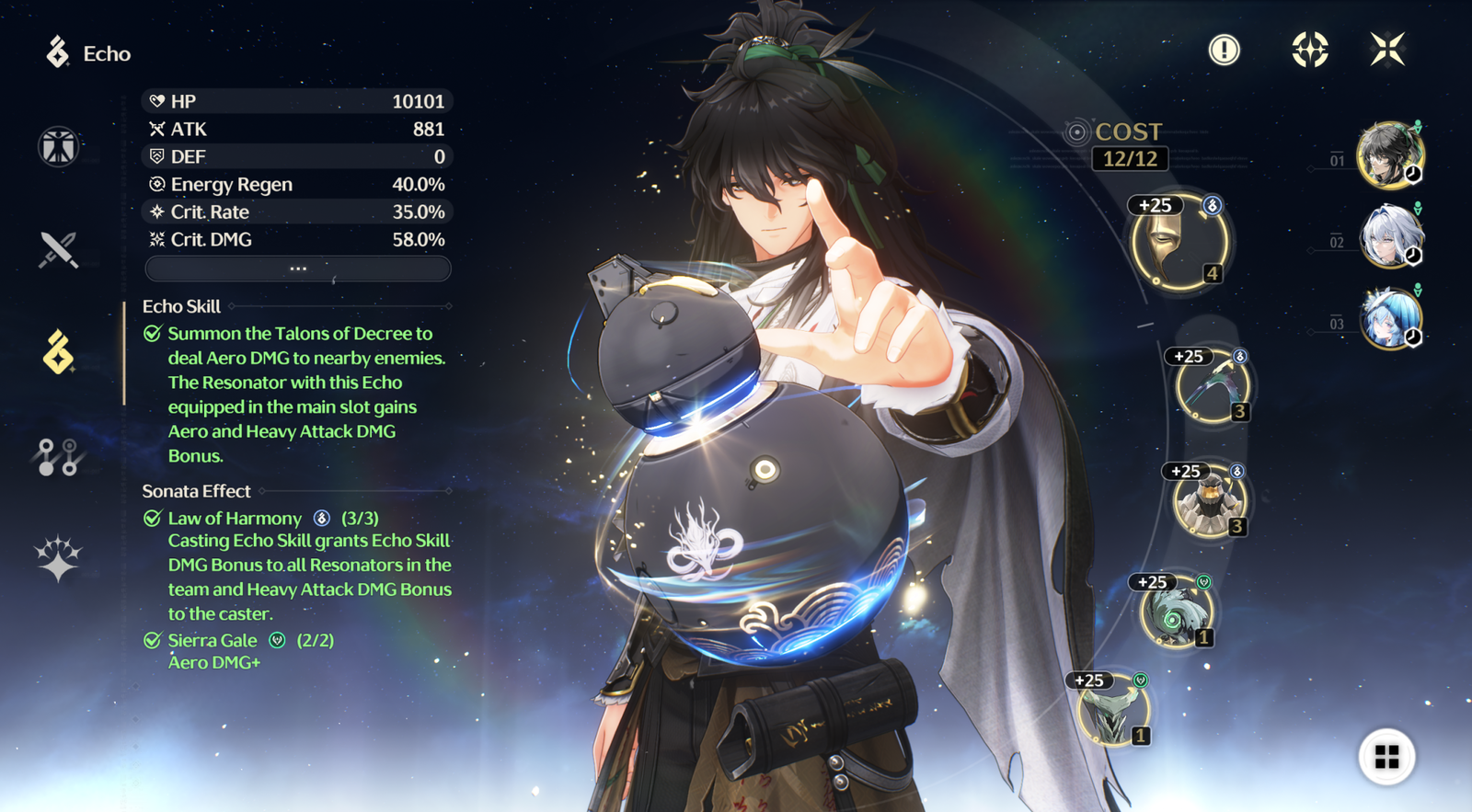Viewport: 1472px width, 812px height.
Task: Switch to the crossed swords weapon tab
Action: click(59, 249)
